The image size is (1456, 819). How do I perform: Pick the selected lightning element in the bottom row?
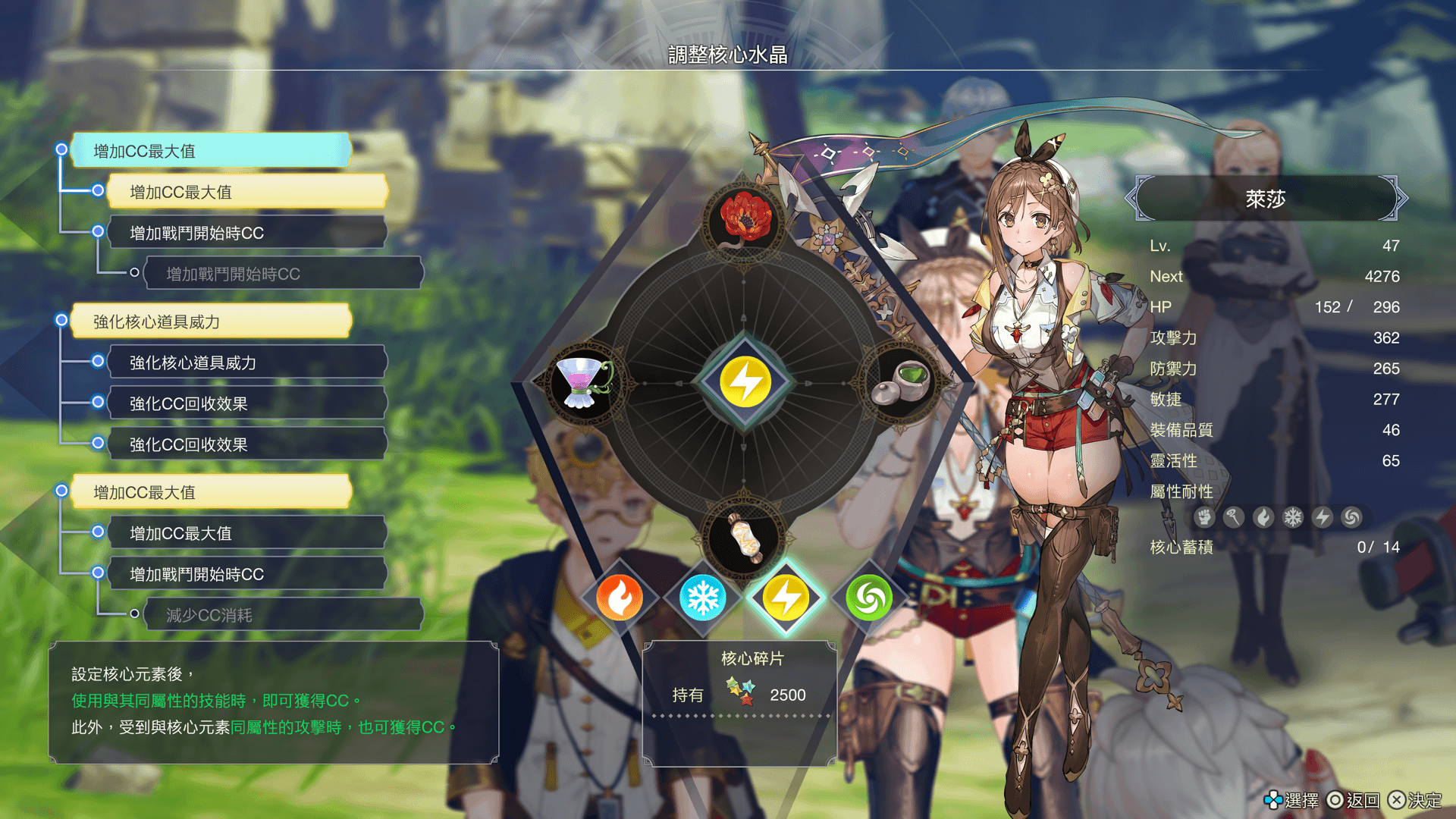786,598
